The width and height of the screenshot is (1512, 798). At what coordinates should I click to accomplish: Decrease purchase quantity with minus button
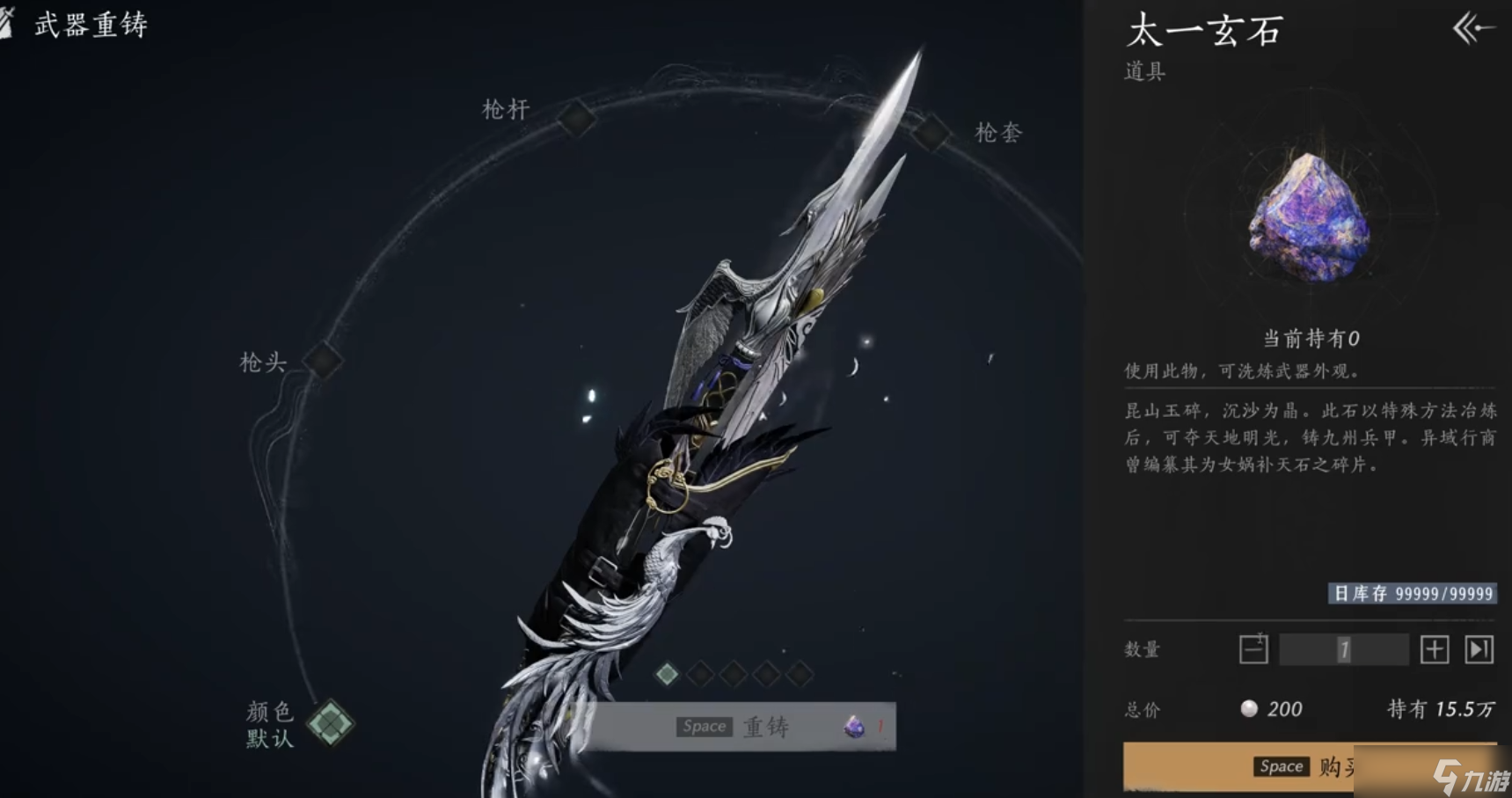1253,649
